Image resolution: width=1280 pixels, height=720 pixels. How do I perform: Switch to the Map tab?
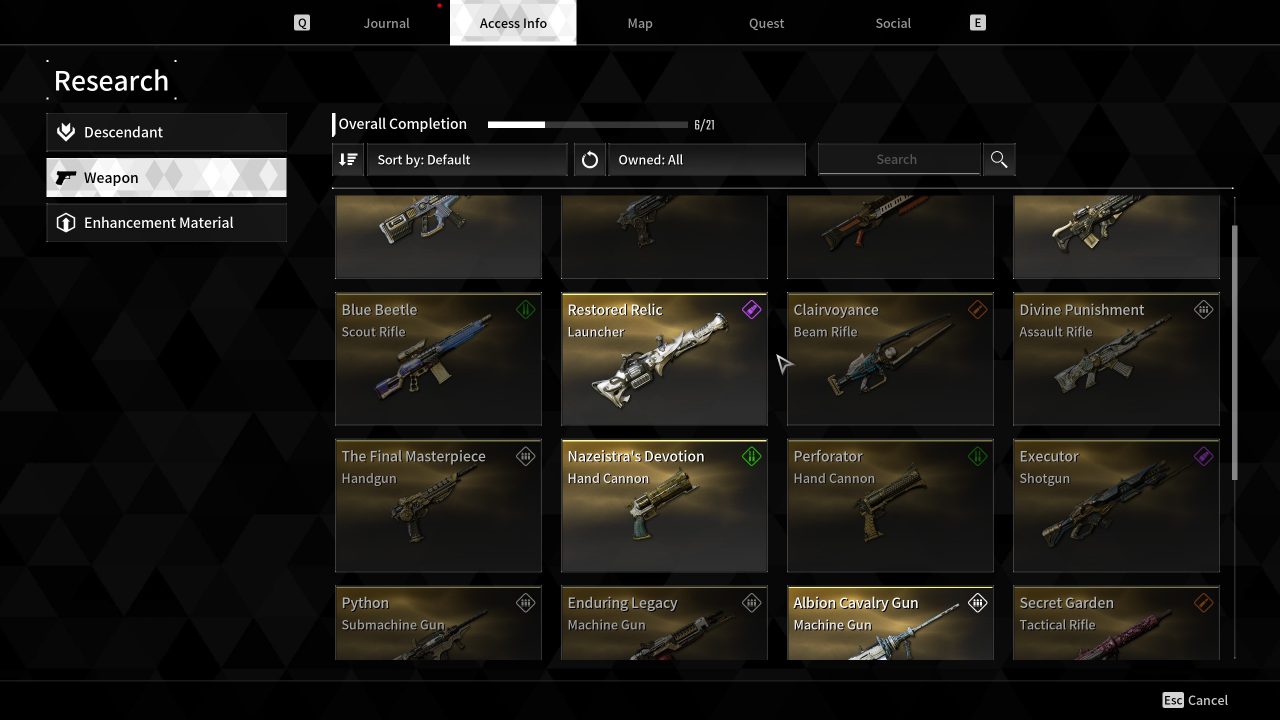[640, 23]
